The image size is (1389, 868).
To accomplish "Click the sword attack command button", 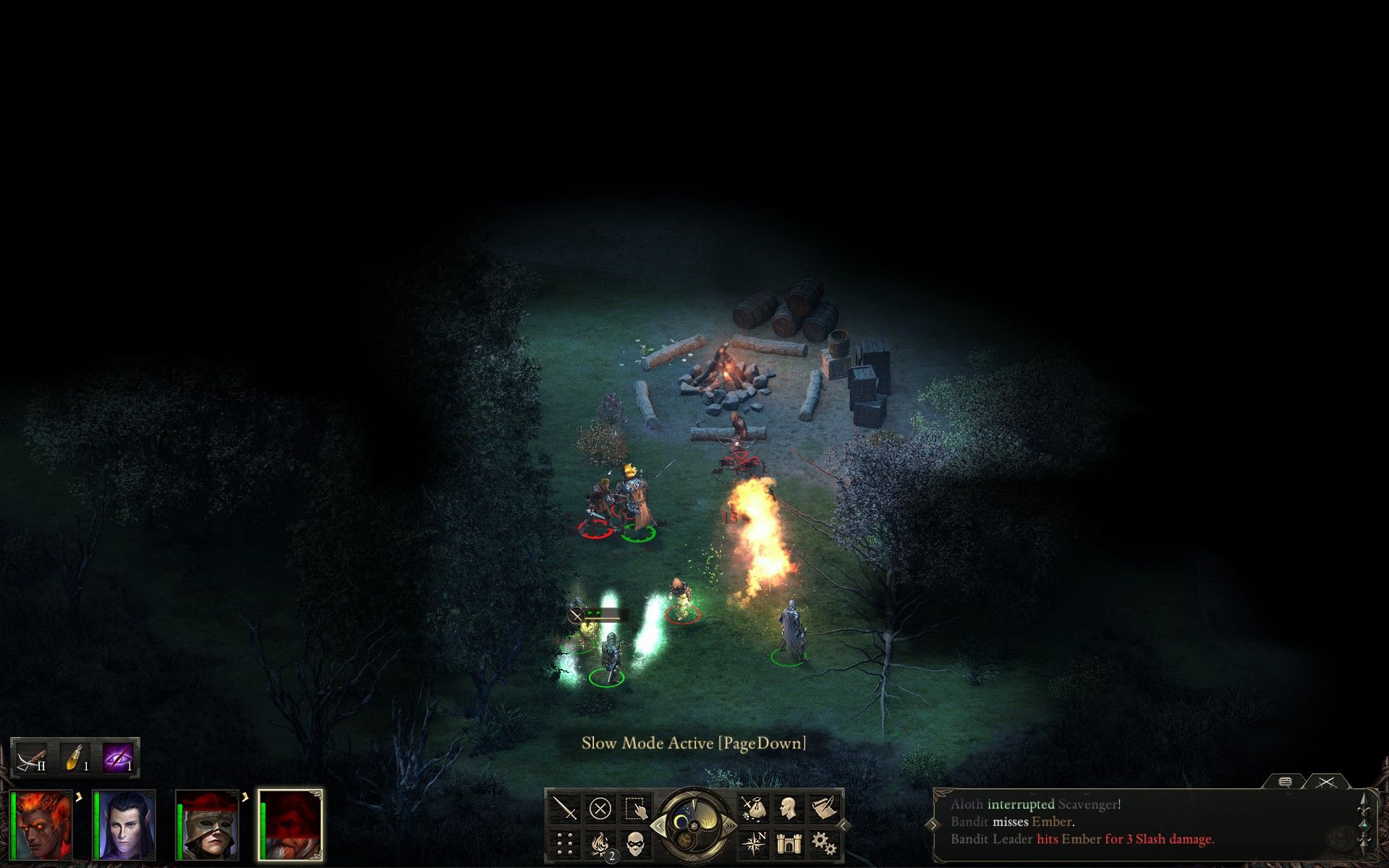I will 564,808.
